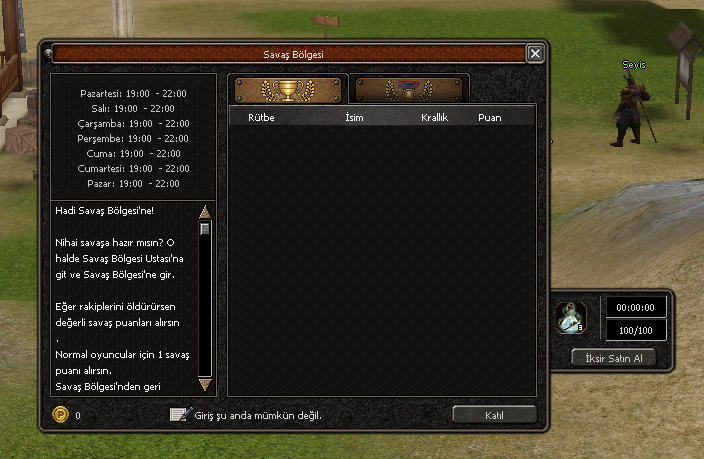Switch to the gold trophy ranking tab
Screen dimensions: 704x459
(x=288, y=90)
